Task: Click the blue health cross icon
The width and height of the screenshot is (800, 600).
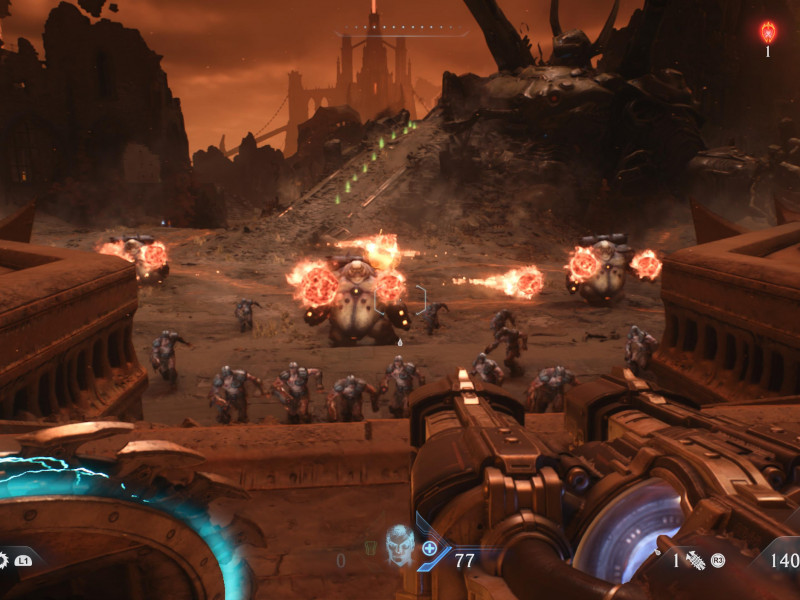Action: coord(429,548)
